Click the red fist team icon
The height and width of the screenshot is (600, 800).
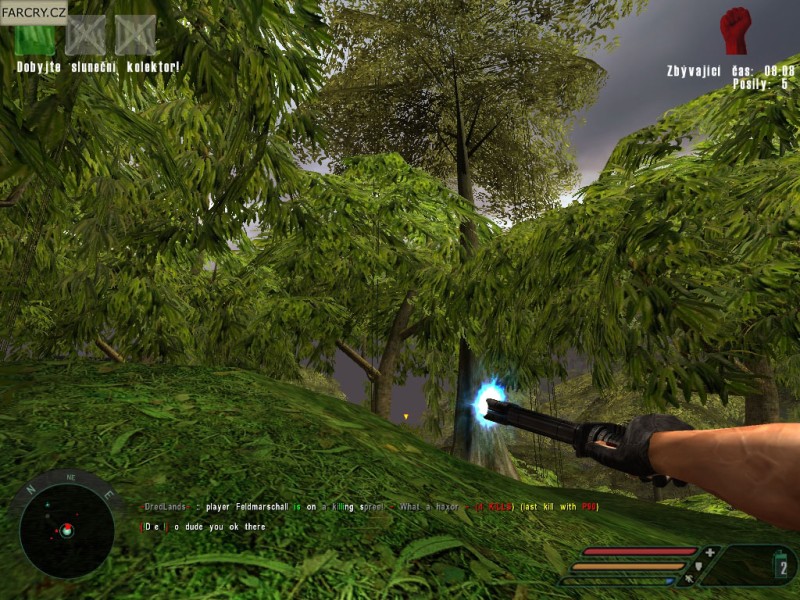point(735,31)
